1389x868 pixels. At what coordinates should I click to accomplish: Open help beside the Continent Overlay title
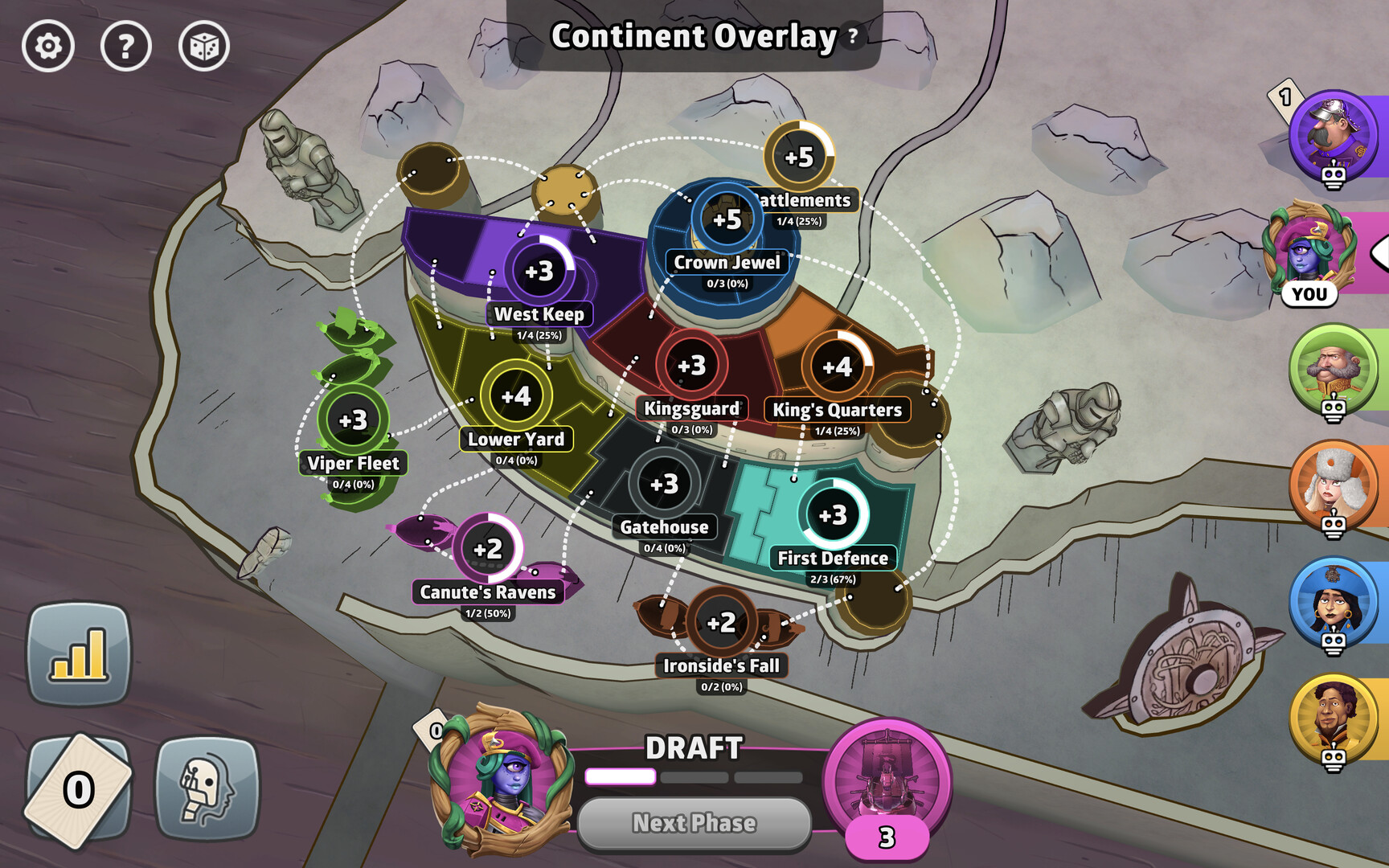click(852, 37)
